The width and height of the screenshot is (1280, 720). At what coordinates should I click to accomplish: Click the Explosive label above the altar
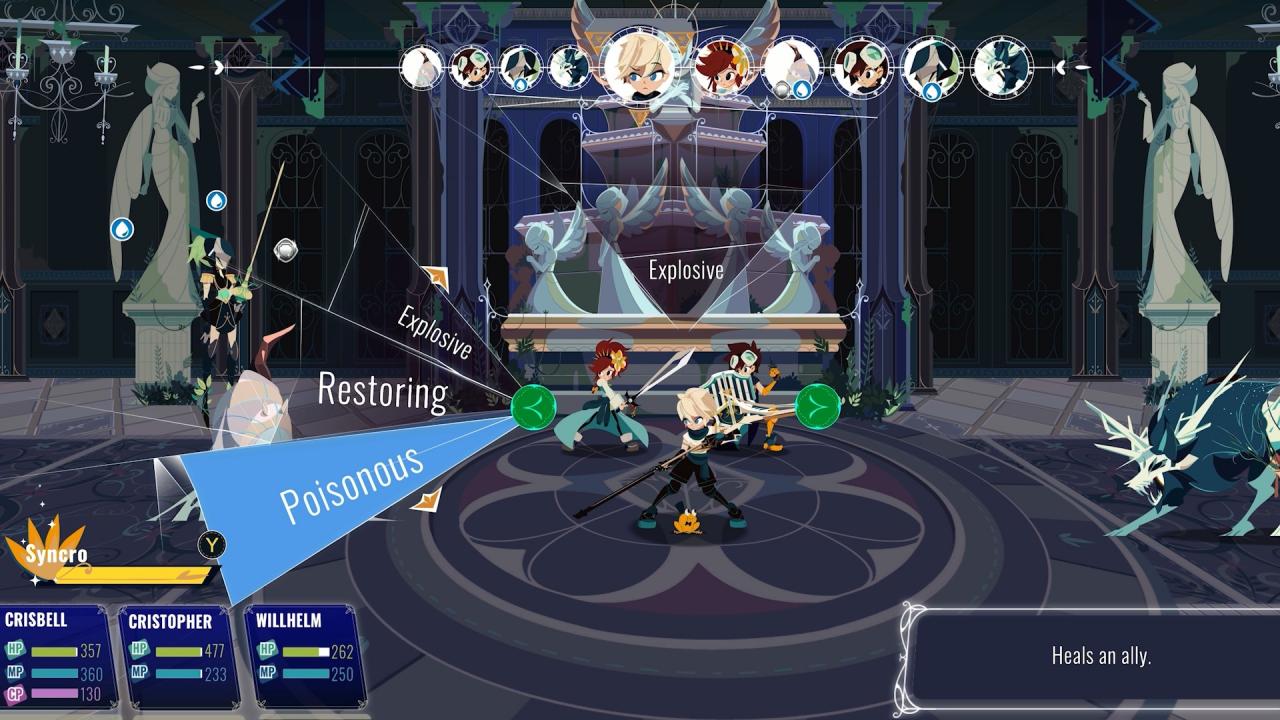(686, 269)
